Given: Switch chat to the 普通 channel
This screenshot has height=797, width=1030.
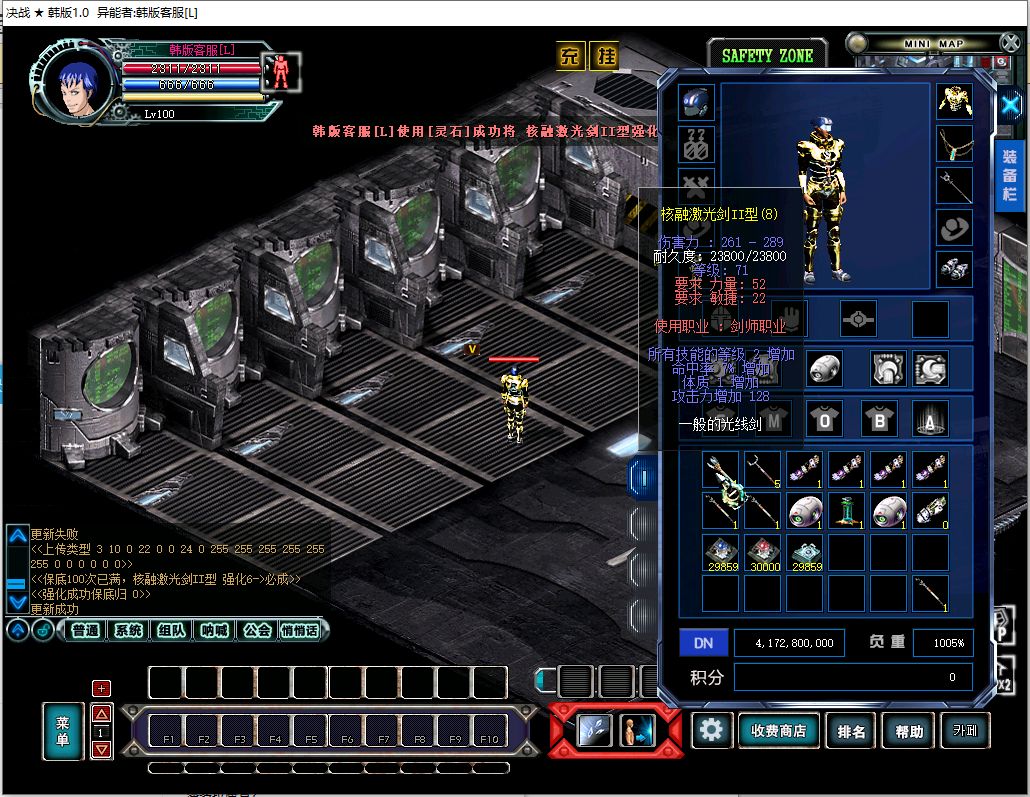Looking at the screenshot, I should click(x=86, y=630).
